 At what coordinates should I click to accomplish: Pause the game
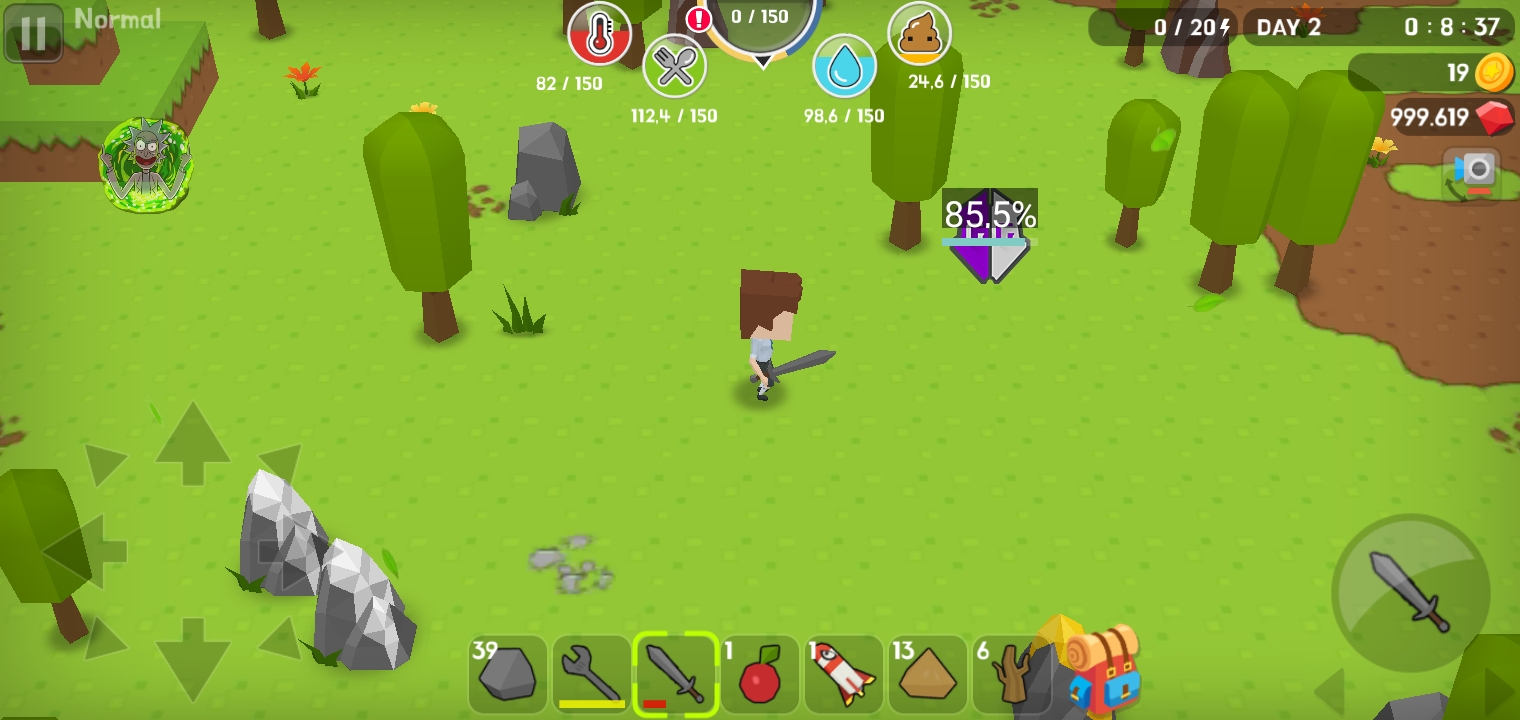pos(33,33)
